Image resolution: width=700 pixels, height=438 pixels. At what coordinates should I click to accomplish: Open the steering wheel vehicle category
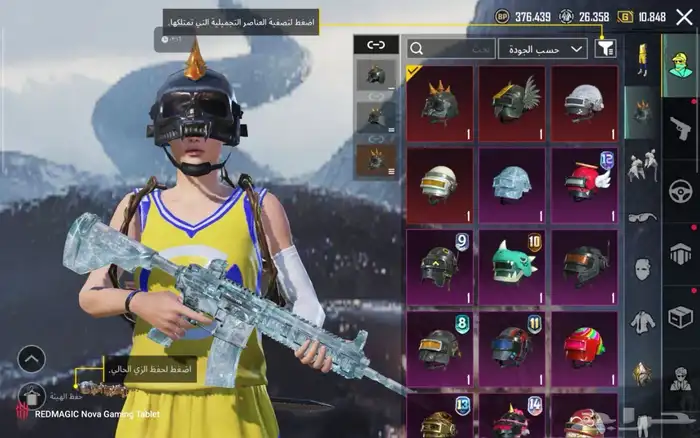[680, 189]
